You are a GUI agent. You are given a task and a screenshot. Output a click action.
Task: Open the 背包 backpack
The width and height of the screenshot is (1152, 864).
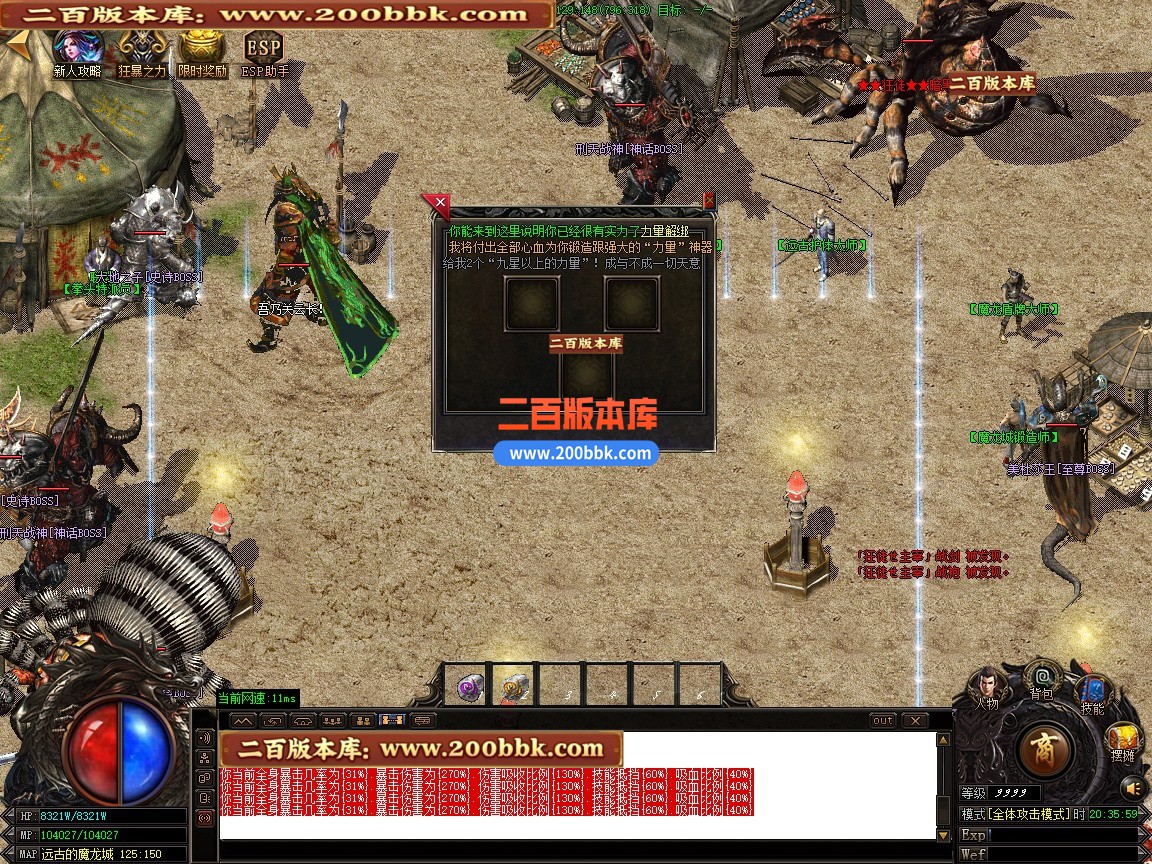point(1042,678)
